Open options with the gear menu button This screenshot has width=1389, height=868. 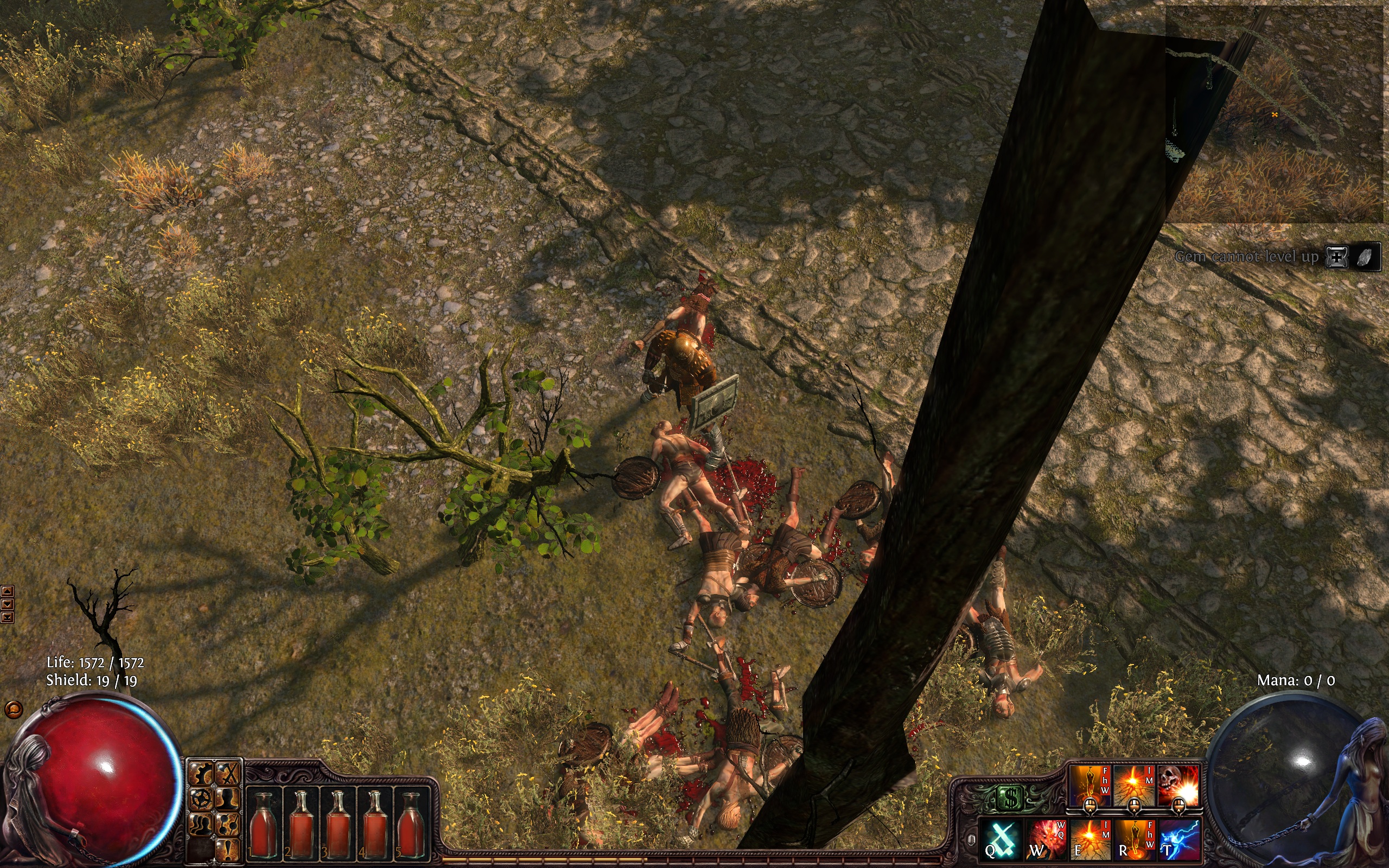point(202,775)
